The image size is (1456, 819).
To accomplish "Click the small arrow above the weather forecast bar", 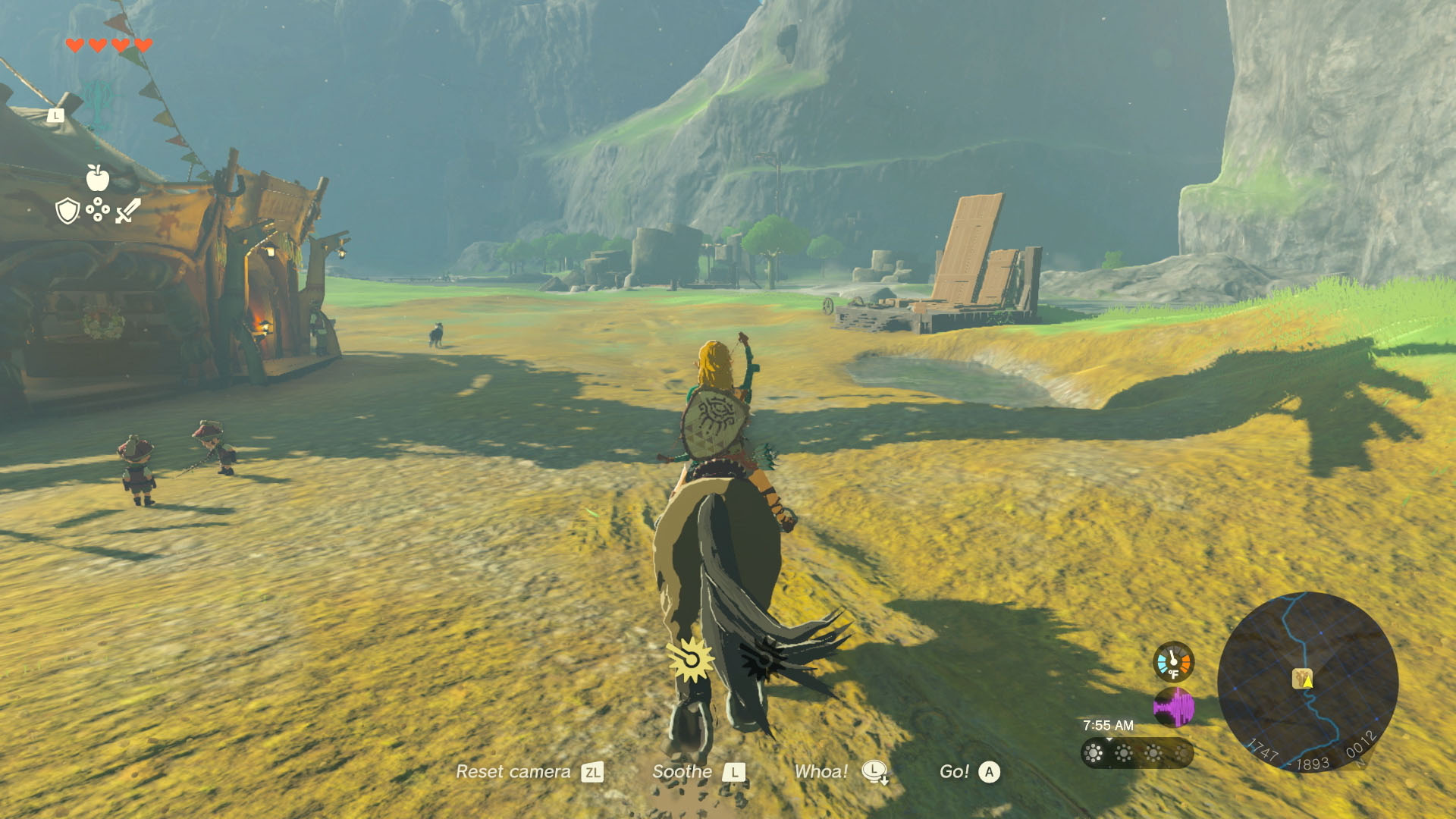I will click(1109, 738).
